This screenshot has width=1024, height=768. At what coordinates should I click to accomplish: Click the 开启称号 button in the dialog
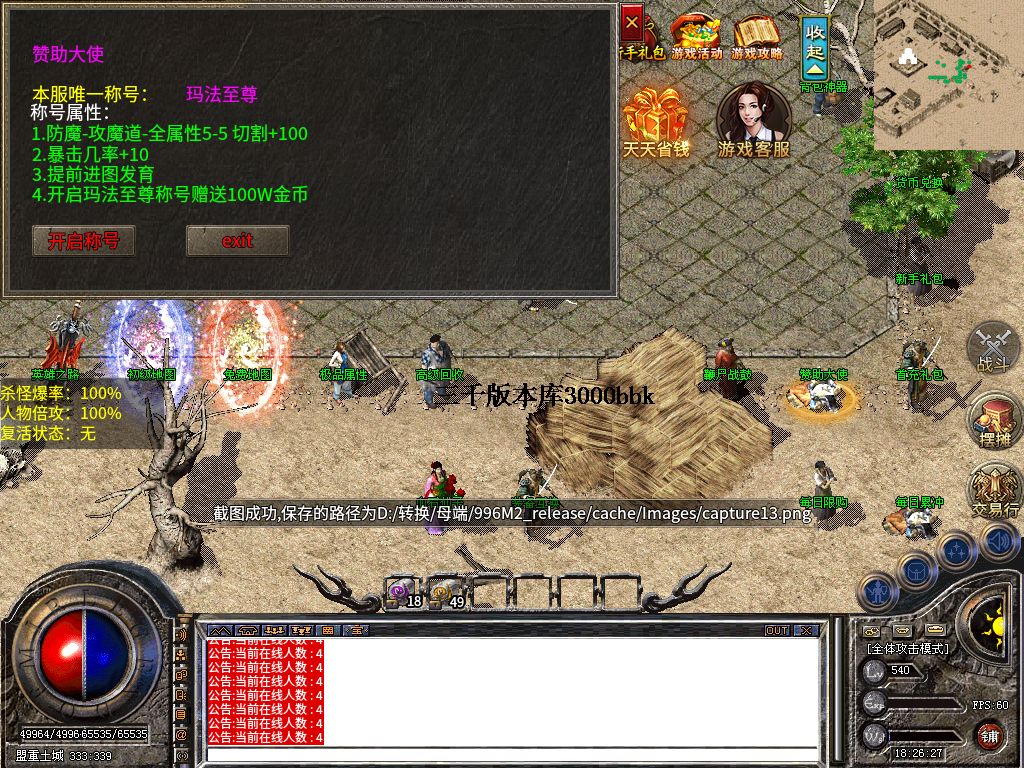coord(84,241)
